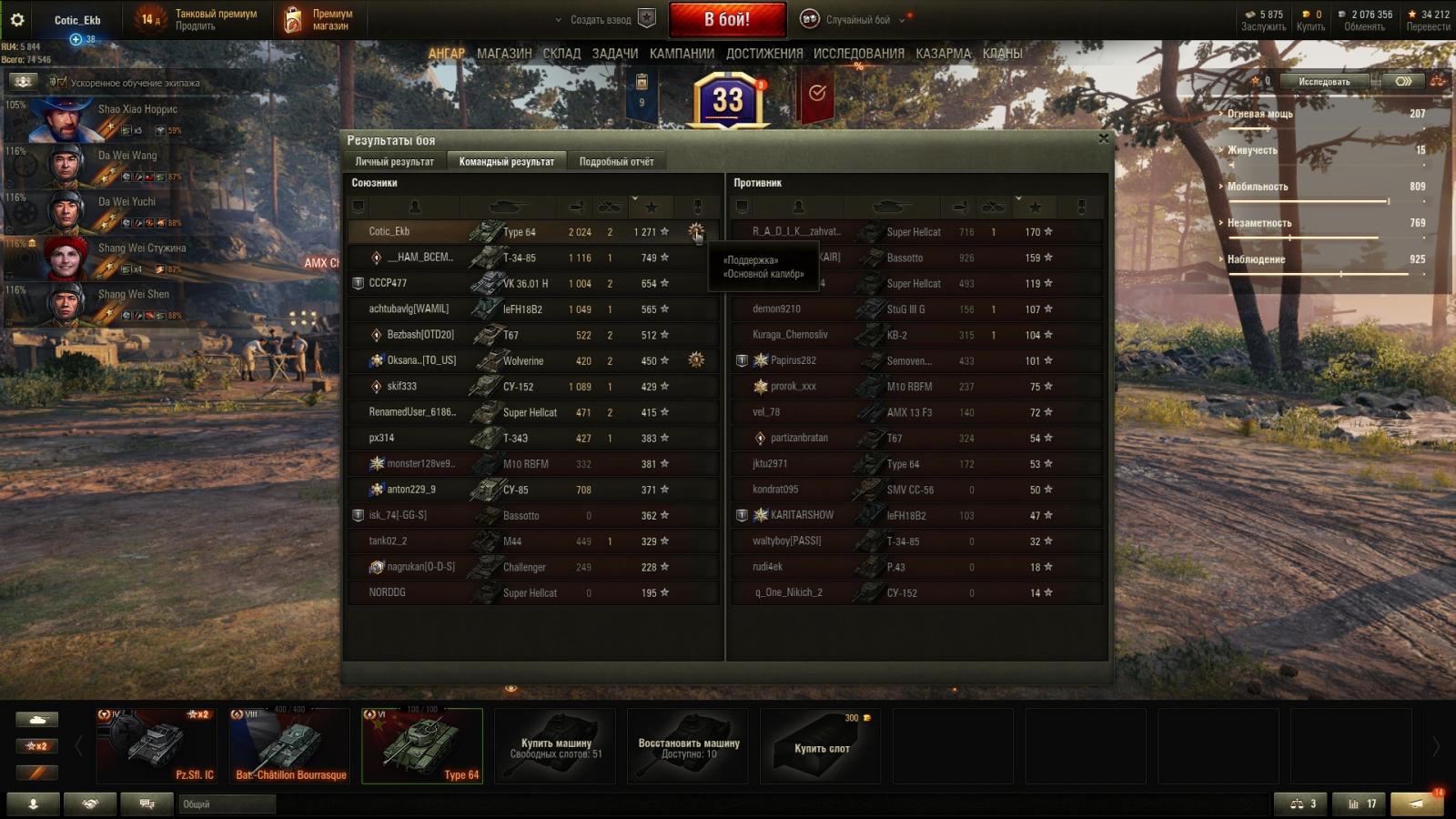Select the Bat.-Châtillon Bourrasque tank
Image resolution: width=1456 pixels, height=819 pixels.
point(289,746)
